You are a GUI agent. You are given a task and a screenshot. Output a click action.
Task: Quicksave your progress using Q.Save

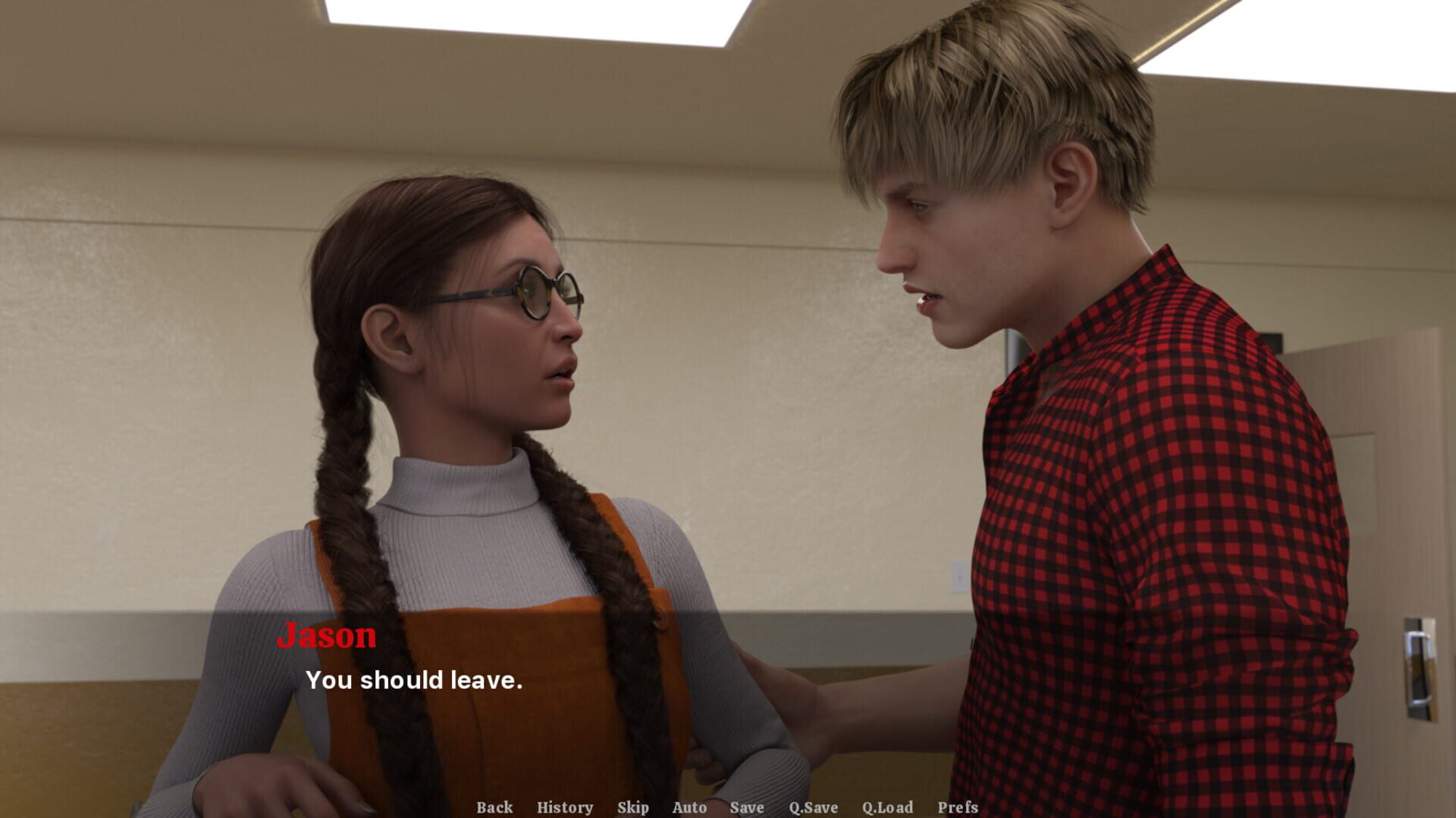pyautogui.click(x=812, y=808)
